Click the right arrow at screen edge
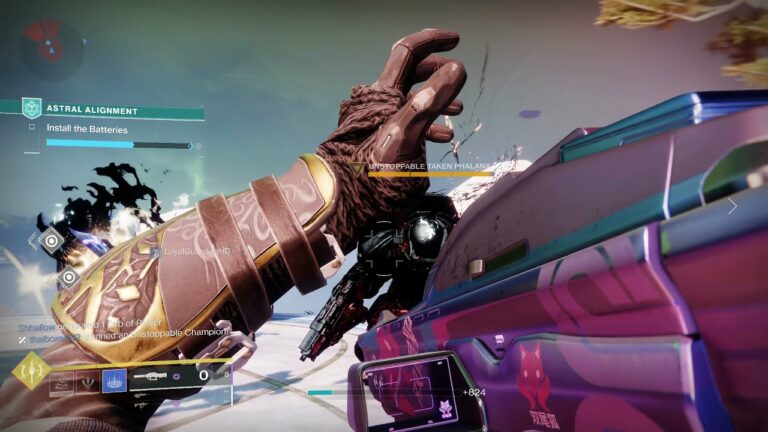This screenshot has height=432, width=768. tap(732, 207)
